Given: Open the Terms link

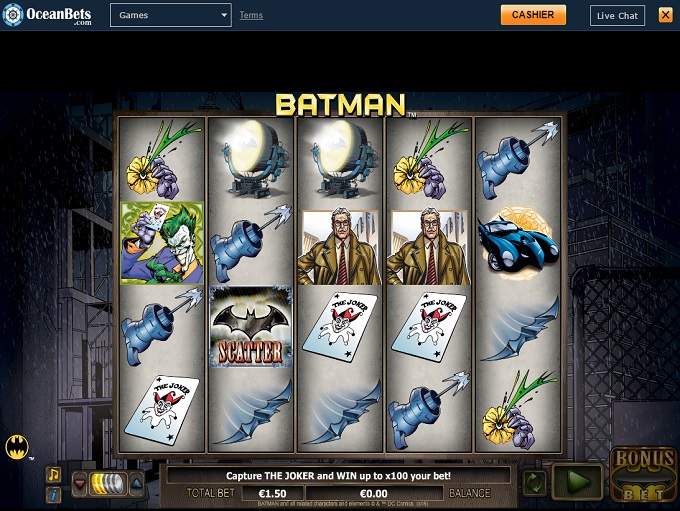Looking at the screenshot, I should tap(251, 15).
